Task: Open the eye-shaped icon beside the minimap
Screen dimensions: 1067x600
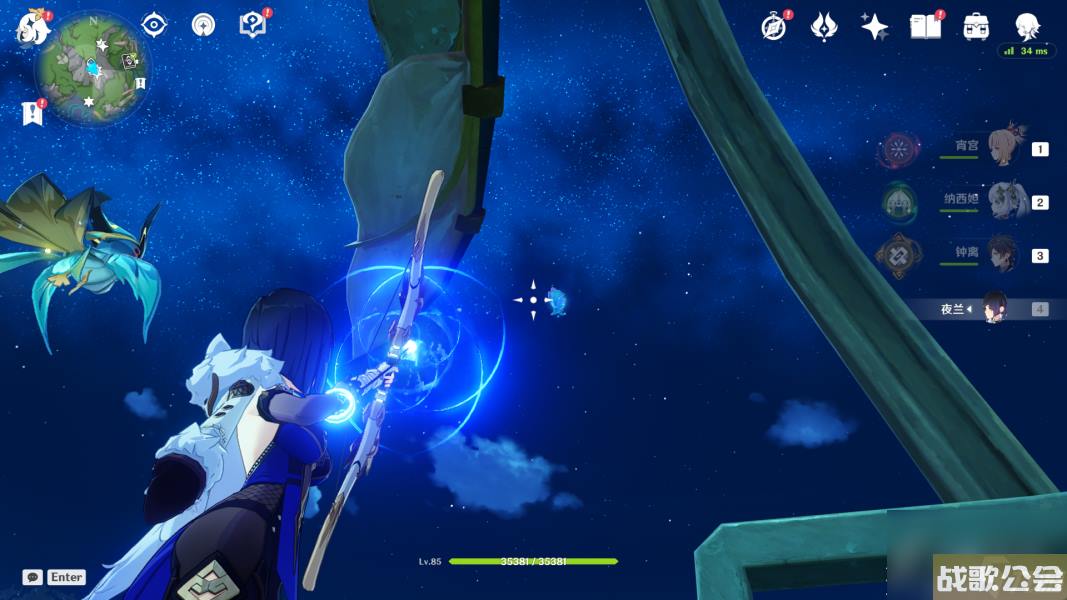Action: tap(154, 24)
